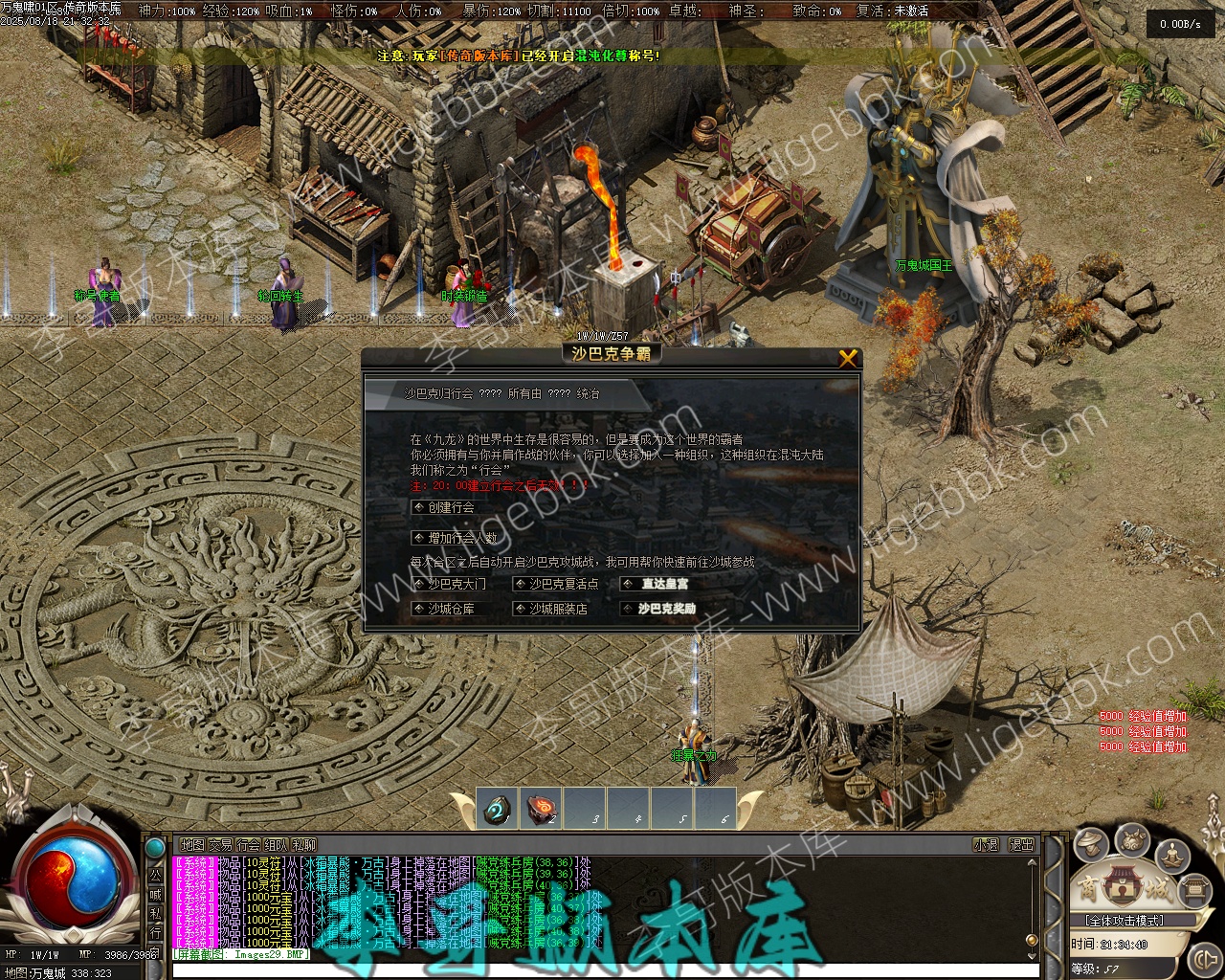Click the 小退 button
The image size is (1225, 980).
click(x=986, y=845)
